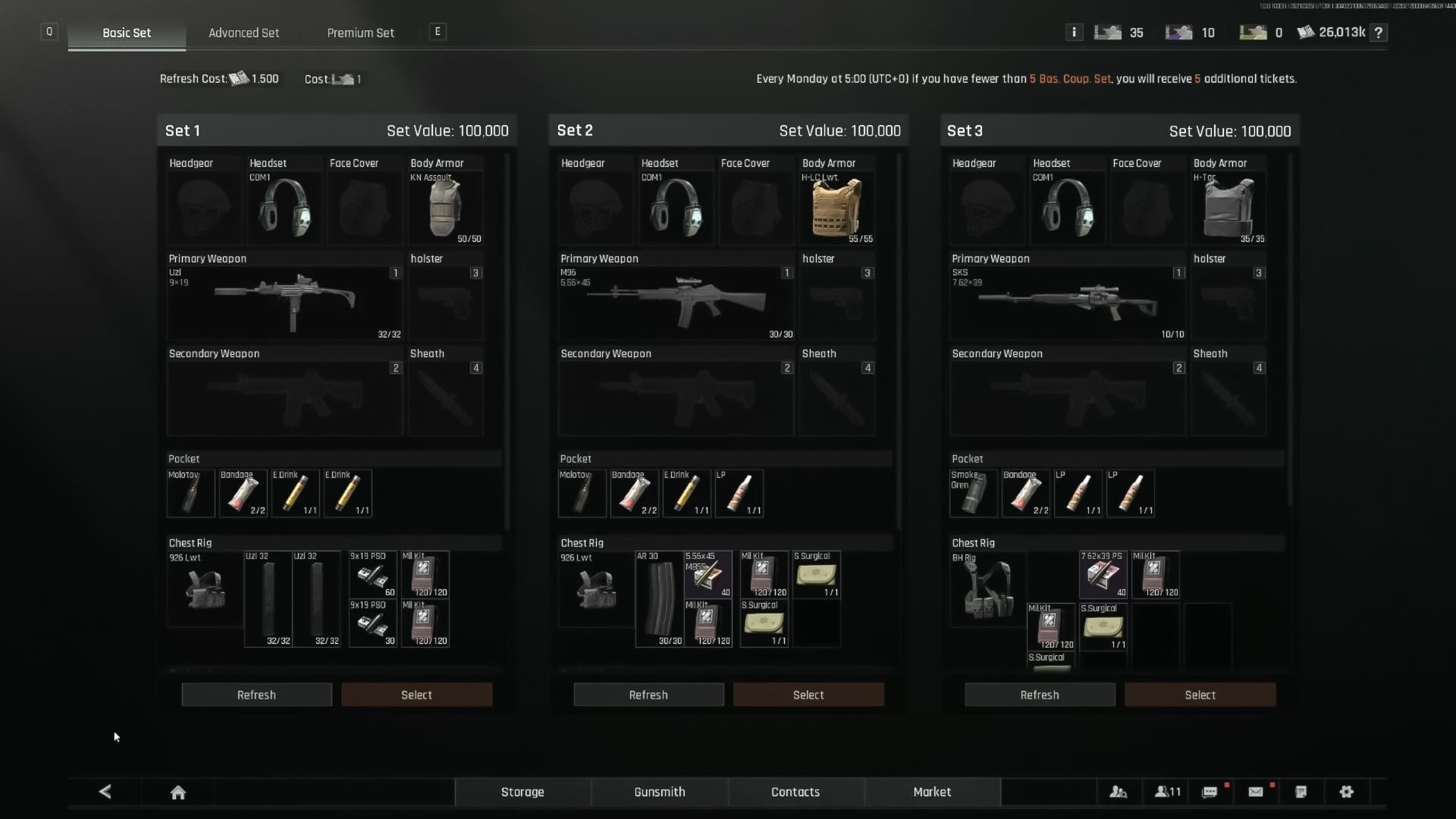This screenshot has height=819, width=1456.
Task: Pick Set 3 using its Select button
Action: (x=1200, y=695)
